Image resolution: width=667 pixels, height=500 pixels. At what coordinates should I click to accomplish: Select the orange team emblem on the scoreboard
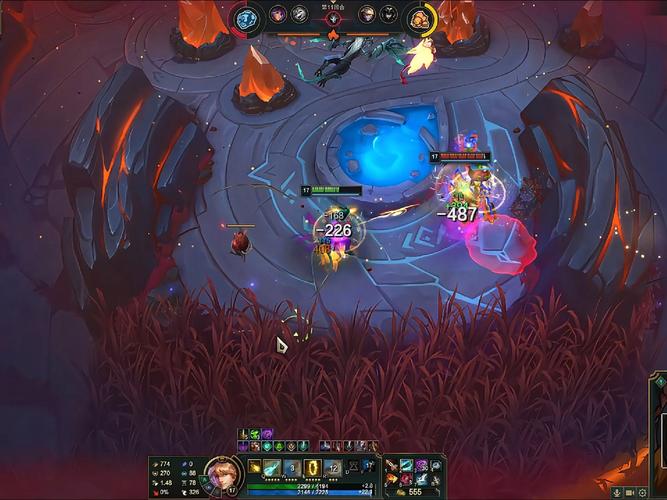pos(420,18)
